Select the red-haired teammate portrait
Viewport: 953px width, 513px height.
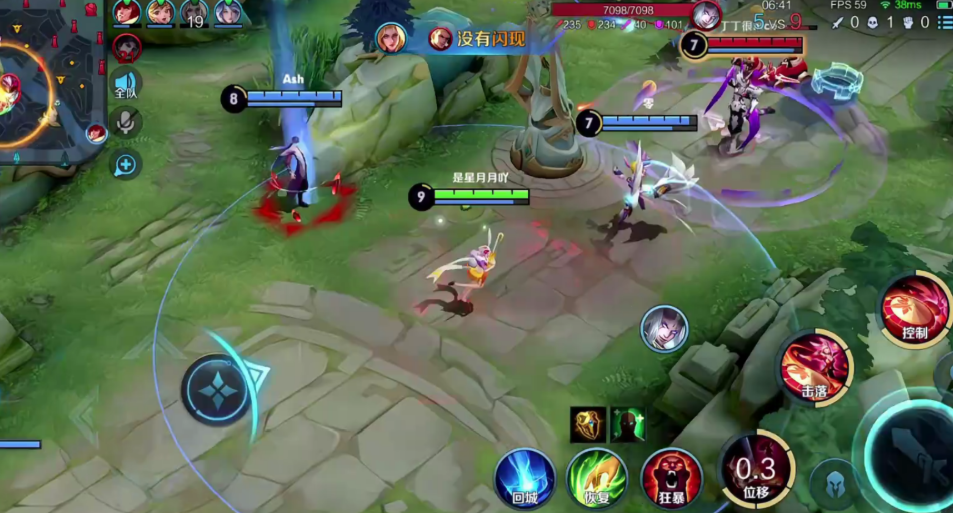126,13
